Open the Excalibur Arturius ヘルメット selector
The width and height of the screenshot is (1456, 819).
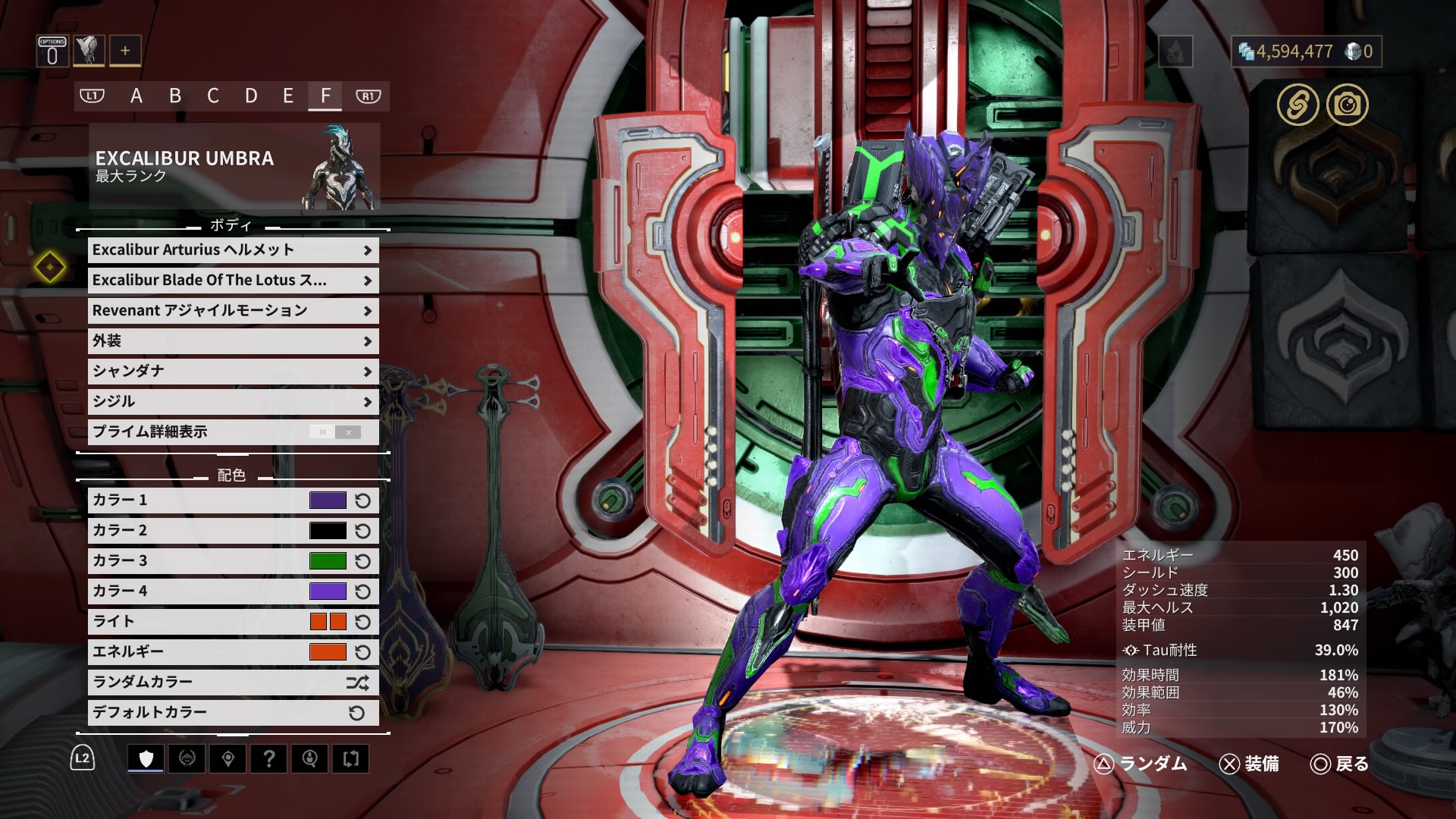(x=231, y=249)
